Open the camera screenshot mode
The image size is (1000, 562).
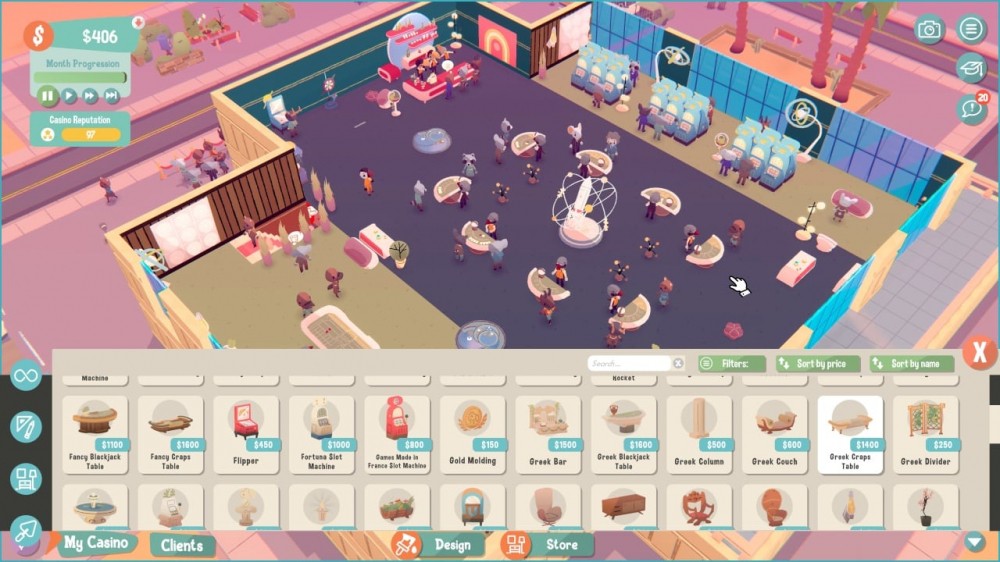[930, 29]
